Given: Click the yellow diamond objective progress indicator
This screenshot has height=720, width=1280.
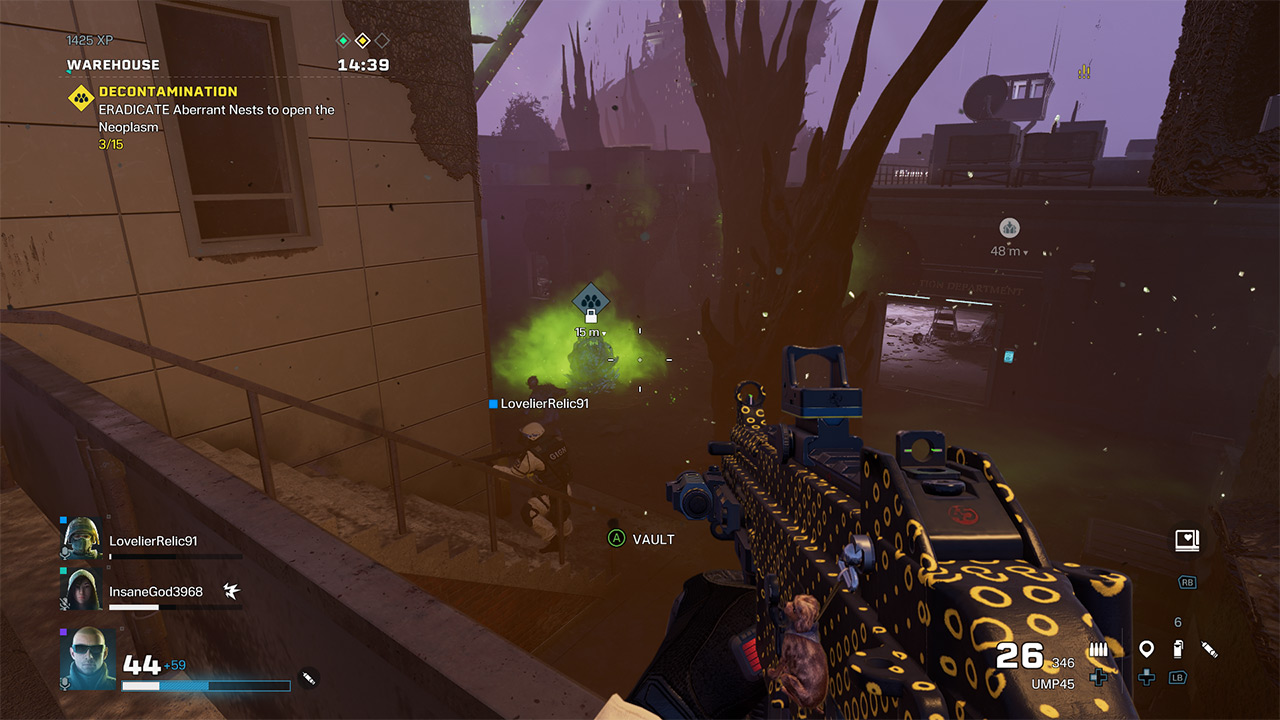Looking at the screenshot, I should (362, 41).
